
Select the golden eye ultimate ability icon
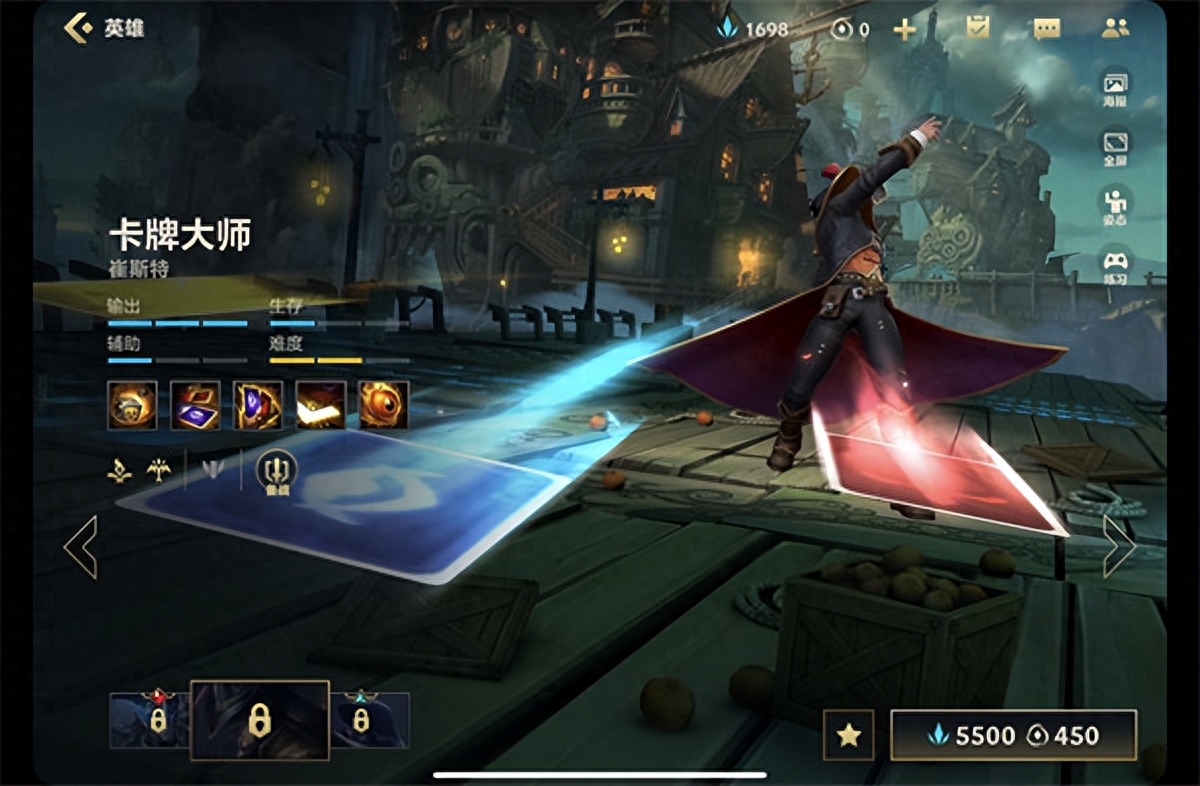pyautogui.click(x=384, y=405)
